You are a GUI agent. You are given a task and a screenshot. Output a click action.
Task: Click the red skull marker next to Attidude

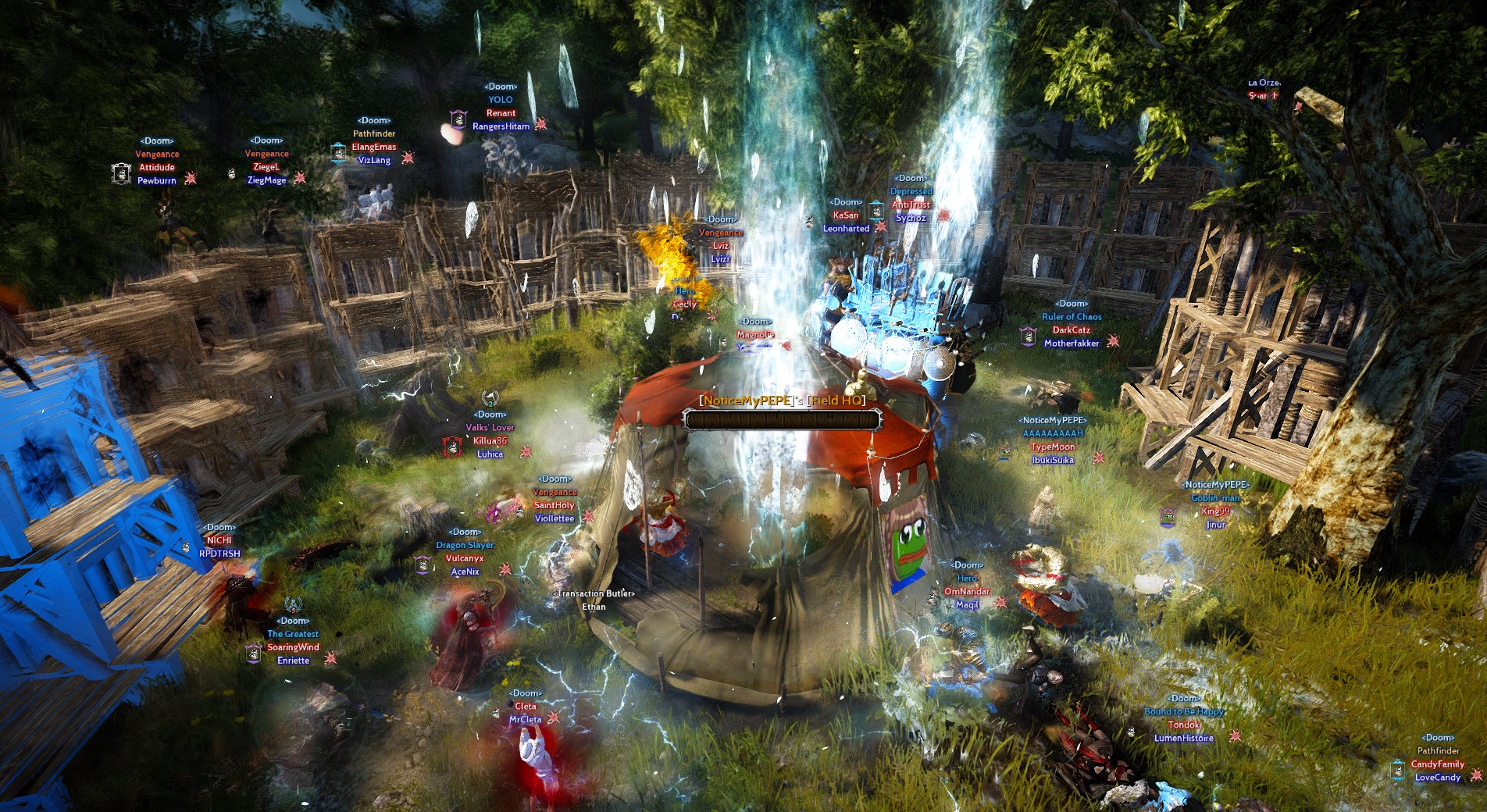pos(191,179)
